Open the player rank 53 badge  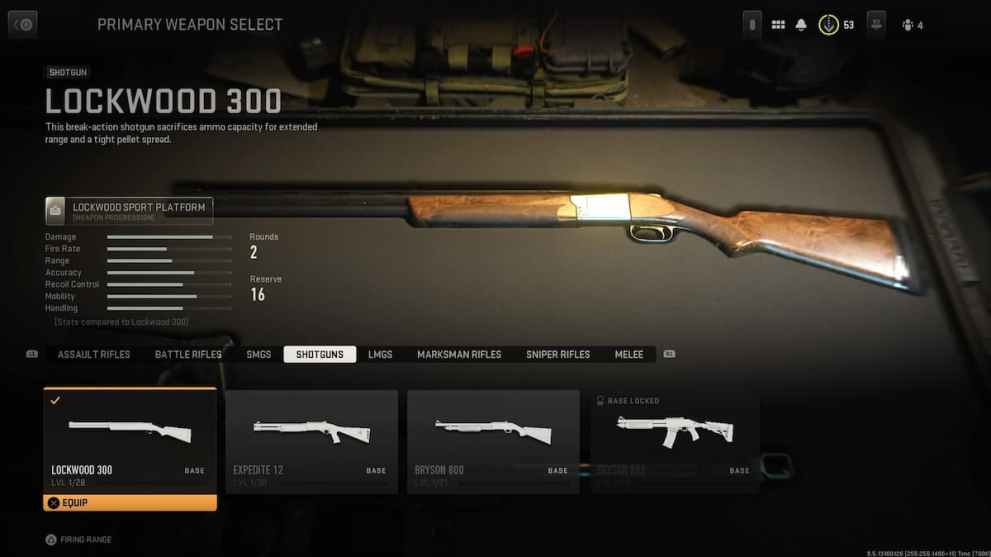829,25
